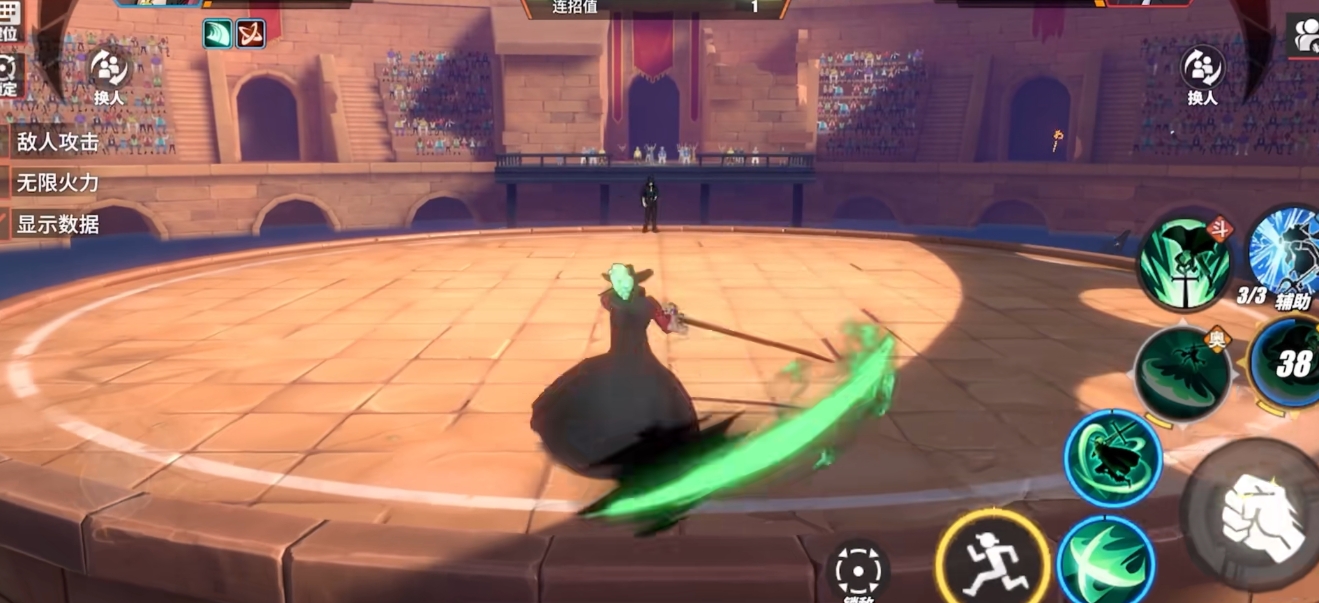Toggle the 敌人攻击 (enemy attack) option

[x=58, y=142]
